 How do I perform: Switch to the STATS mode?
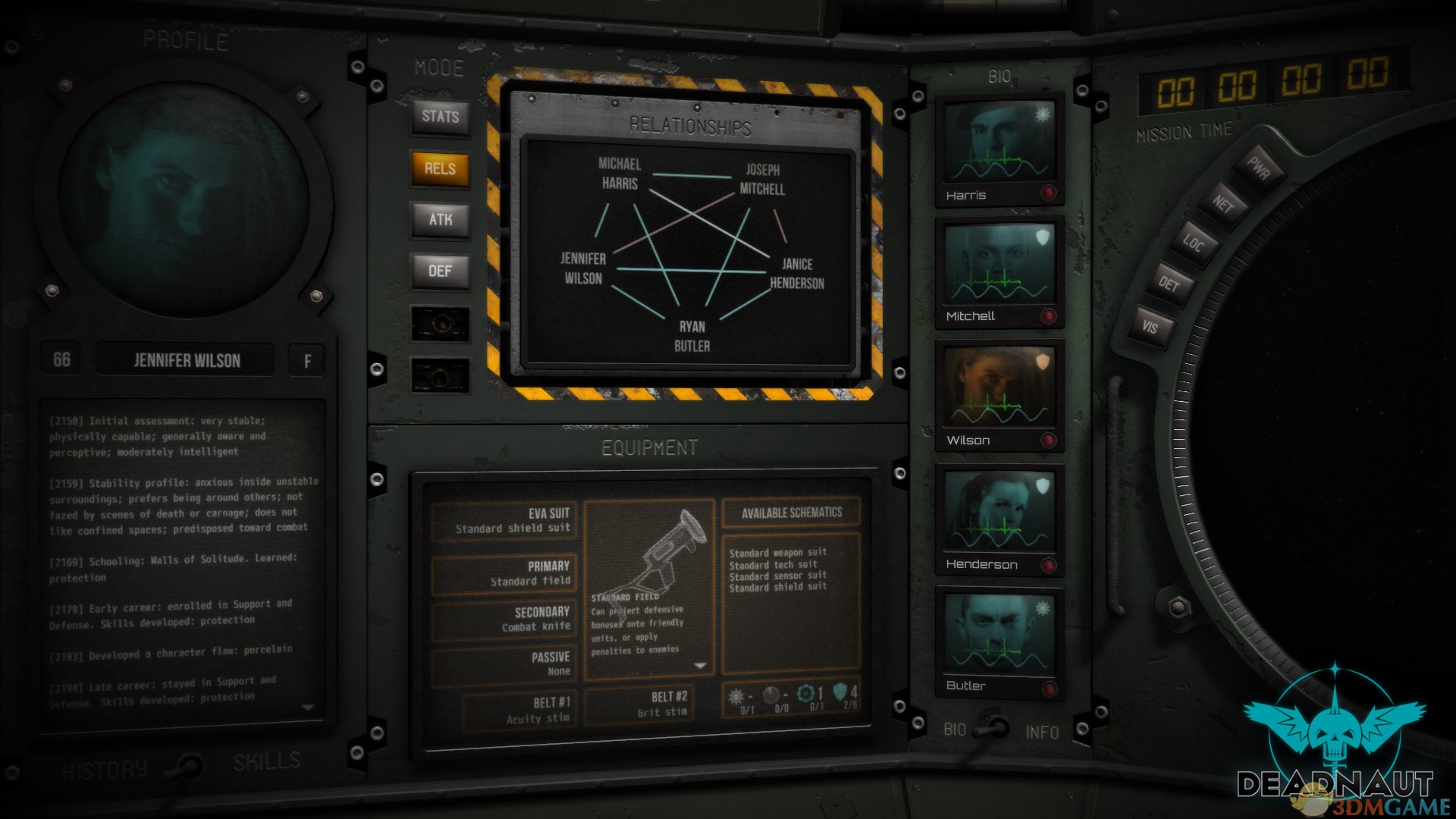[x=440, y=117]
